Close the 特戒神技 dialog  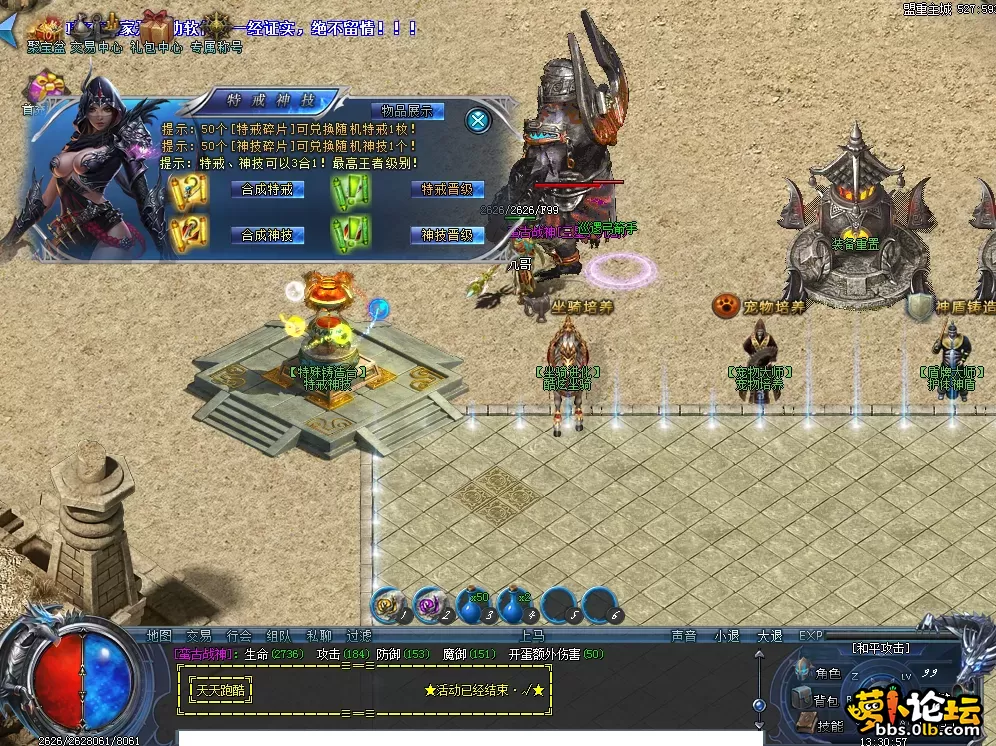pos(479,121)
